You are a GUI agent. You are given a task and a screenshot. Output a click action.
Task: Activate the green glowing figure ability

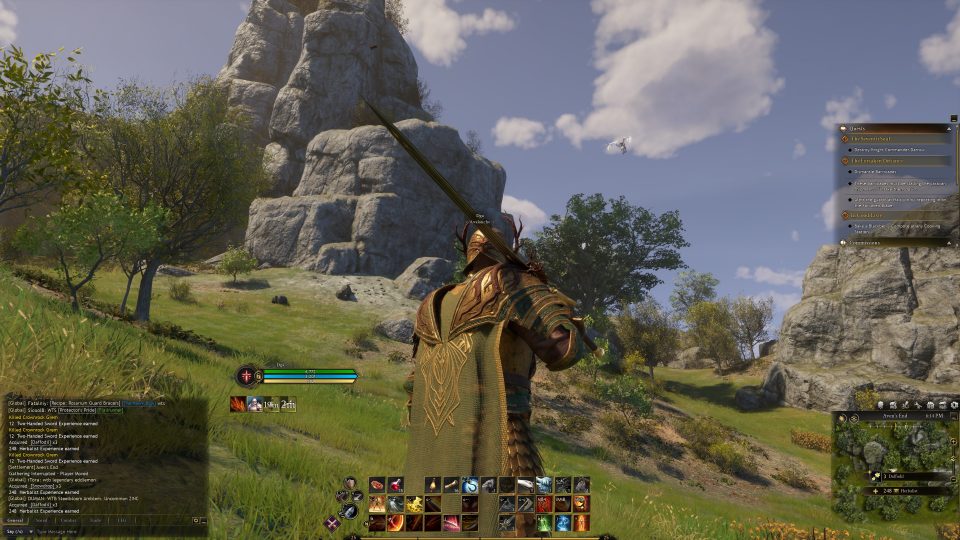click(x=544, y=523)
